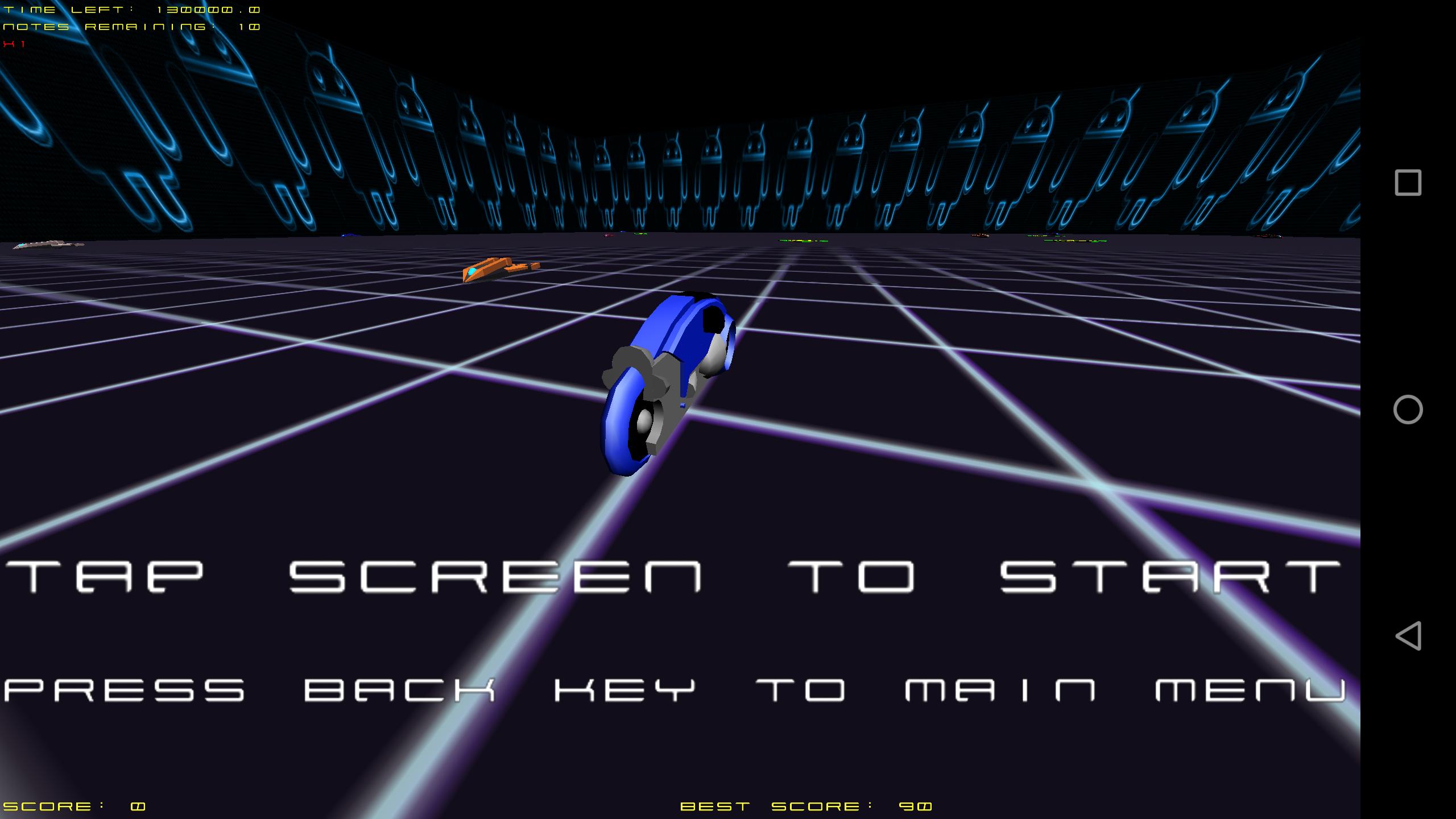Screen dimensions: 1456x819
Task: Click the NOTES REMAINING: 10 HUD label
Action: [x=128, y=26]
